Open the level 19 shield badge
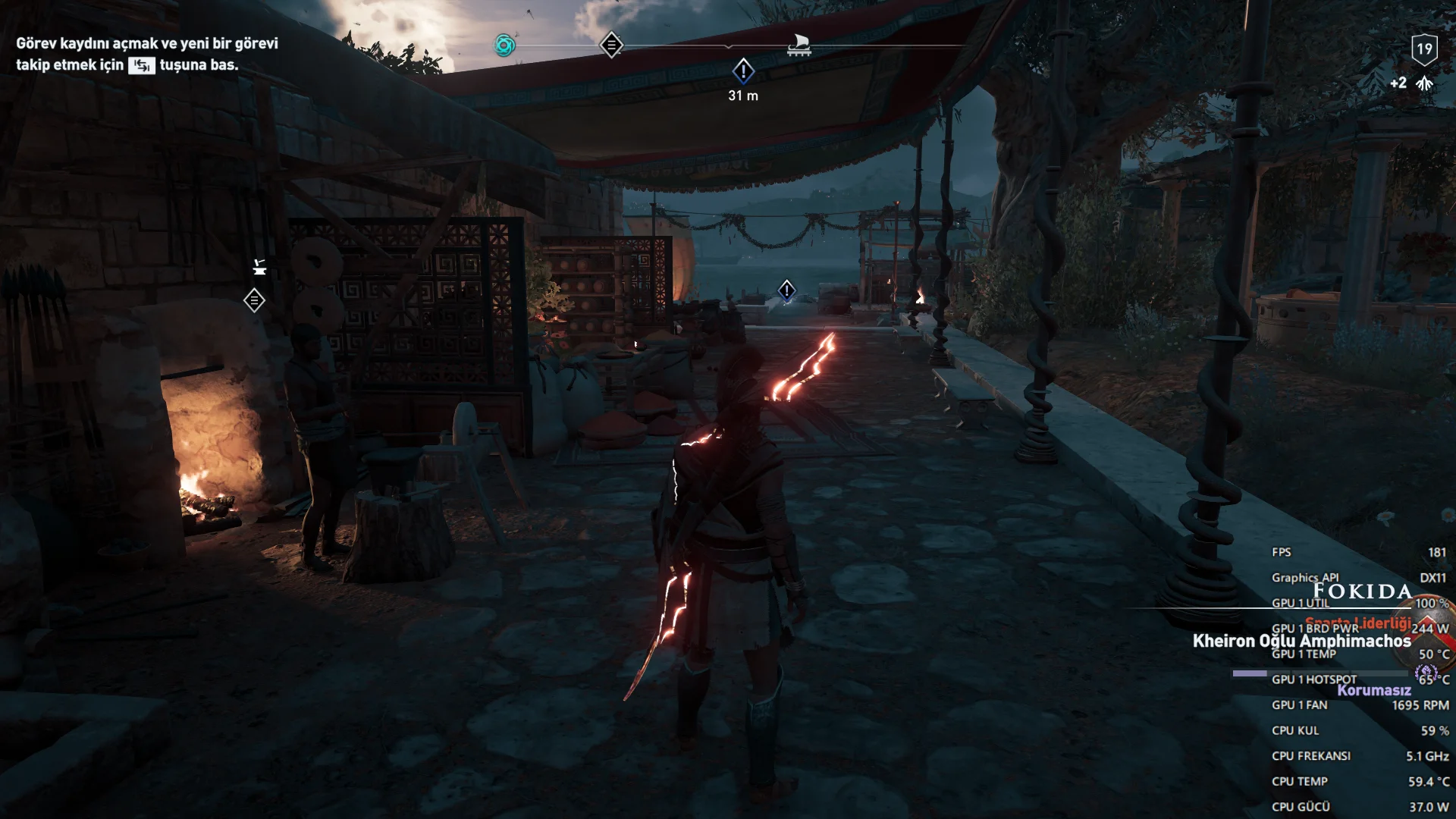This screenshot has height=819, width=1456. pos(1424,50)
